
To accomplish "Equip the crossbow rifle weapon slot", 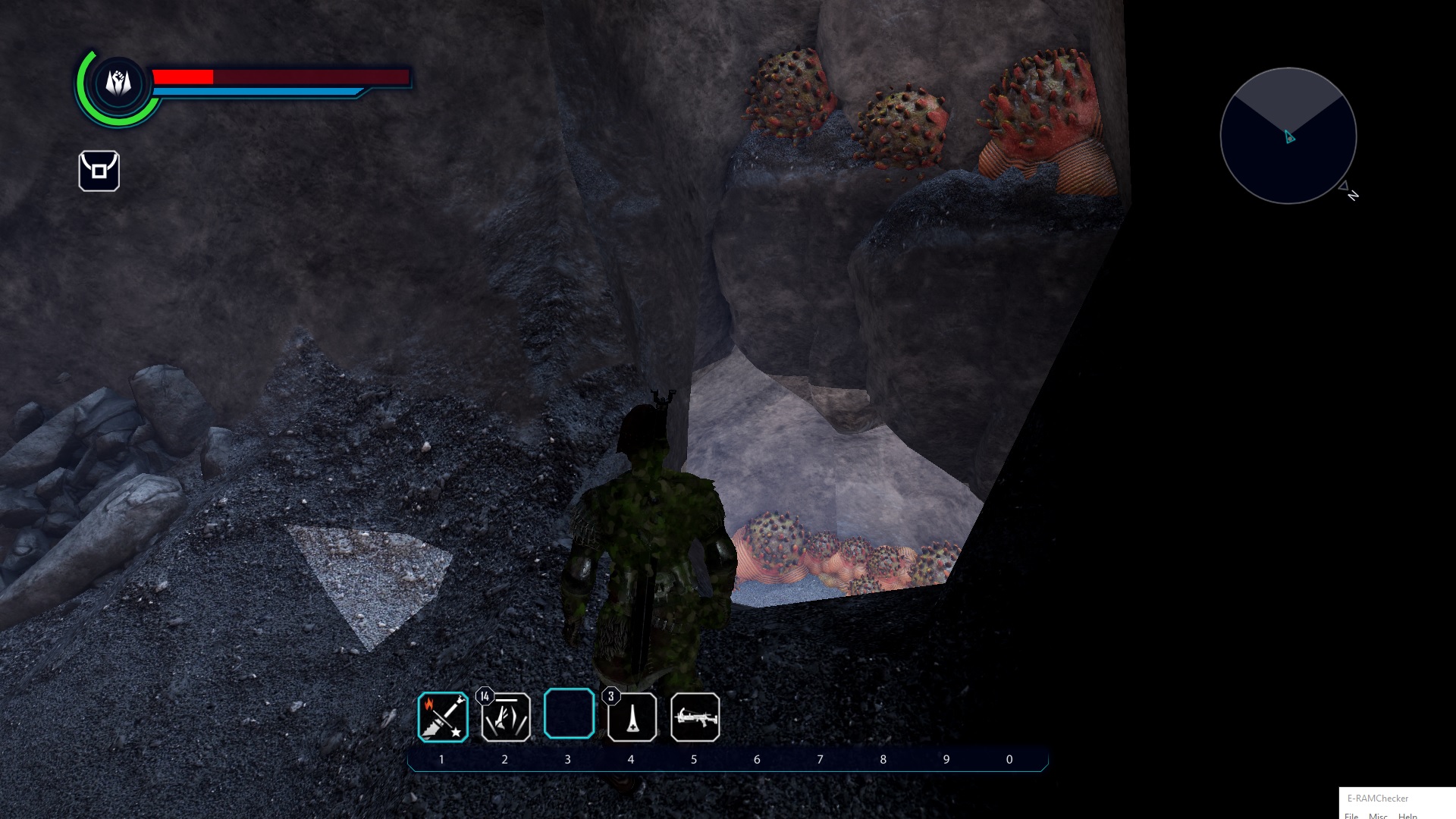I will pyautogui.click(x=695, y=717).
